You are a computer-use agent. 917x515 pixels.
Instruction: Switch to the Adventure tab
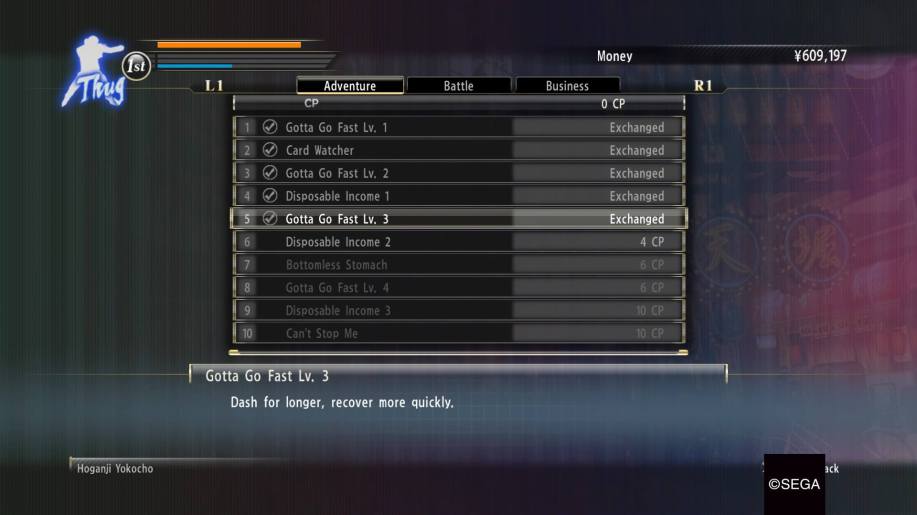click(x=350, y=86)
